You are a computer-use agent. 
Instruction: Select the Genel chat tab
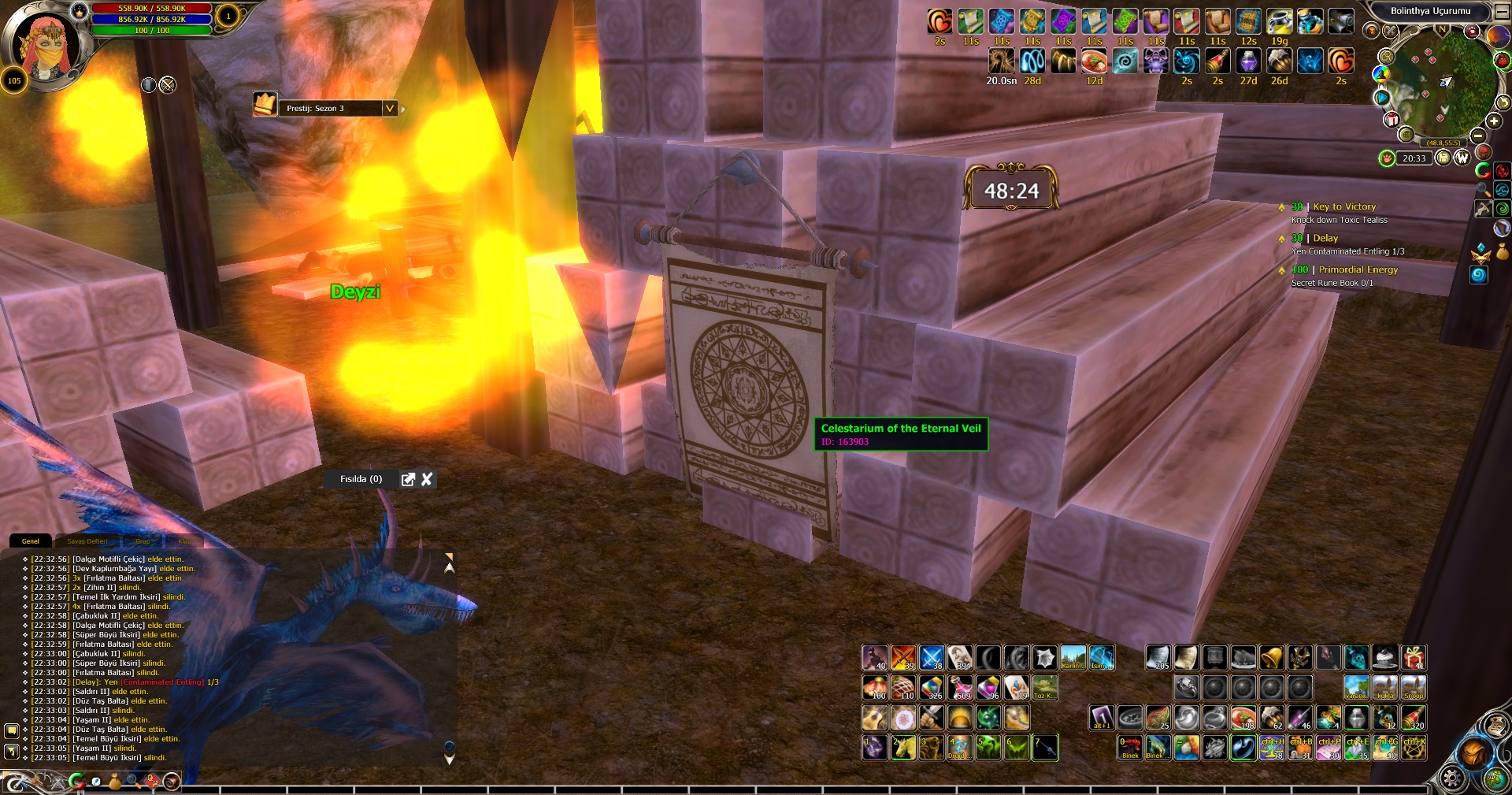pyautogui.click(x=31, y=541)
